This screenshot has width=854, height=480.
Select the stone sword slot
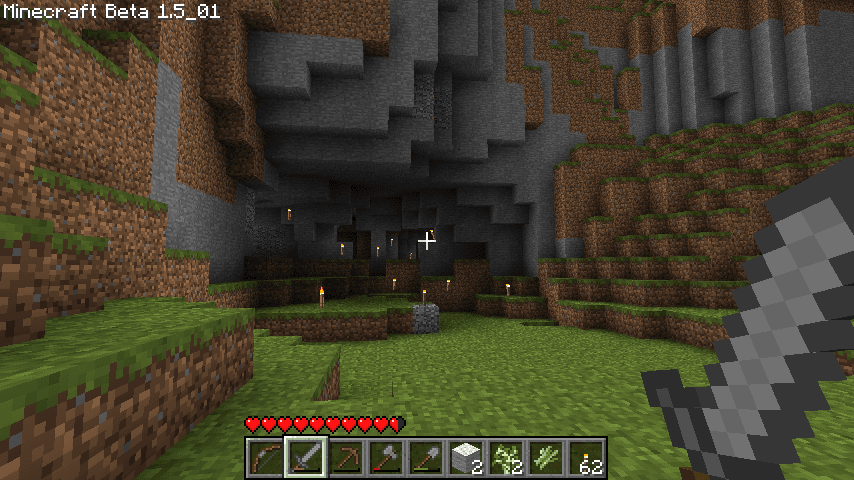click(x=304, y=458)
